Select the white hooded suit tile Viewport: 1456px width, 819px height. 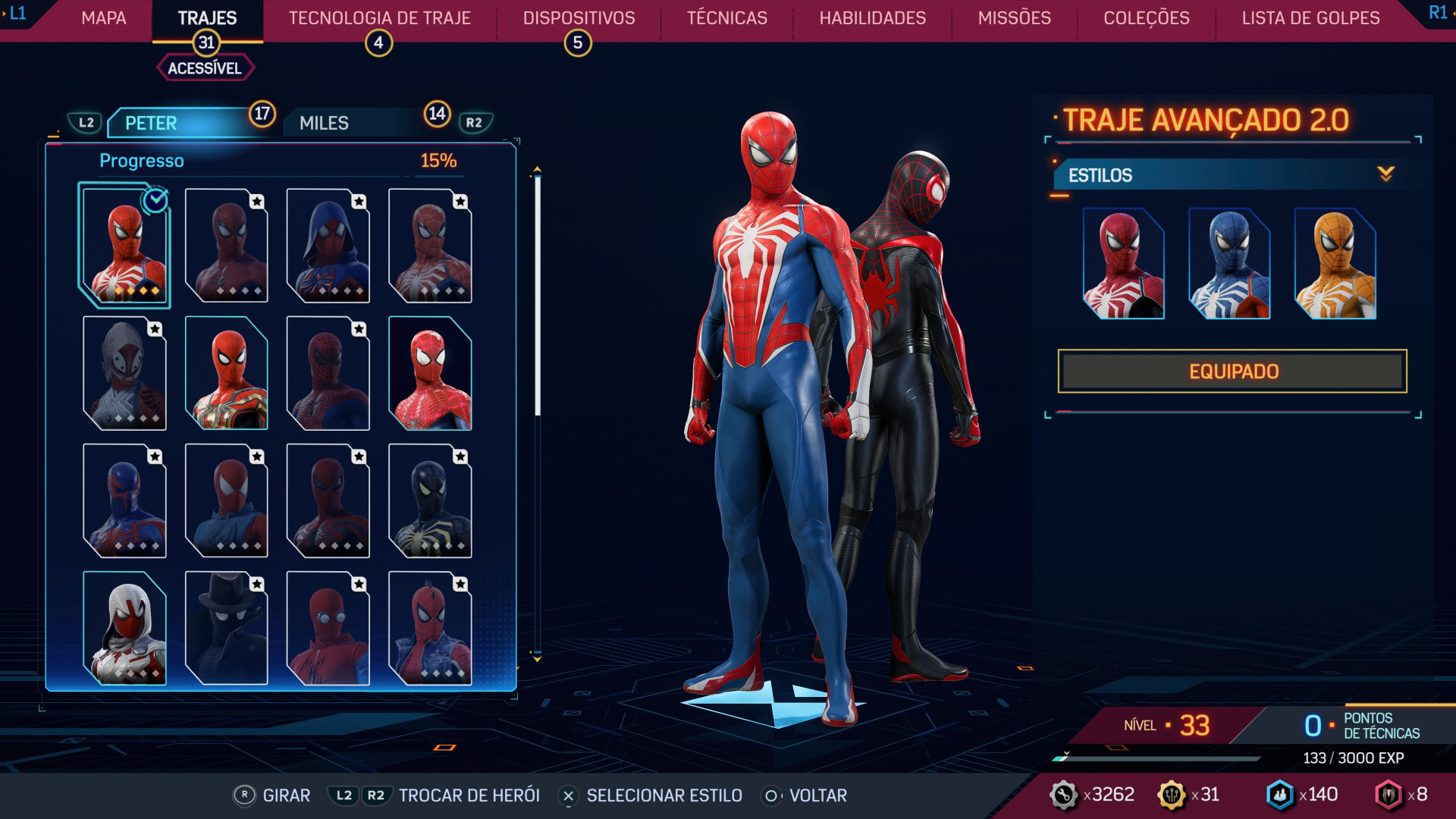point(124,629)
